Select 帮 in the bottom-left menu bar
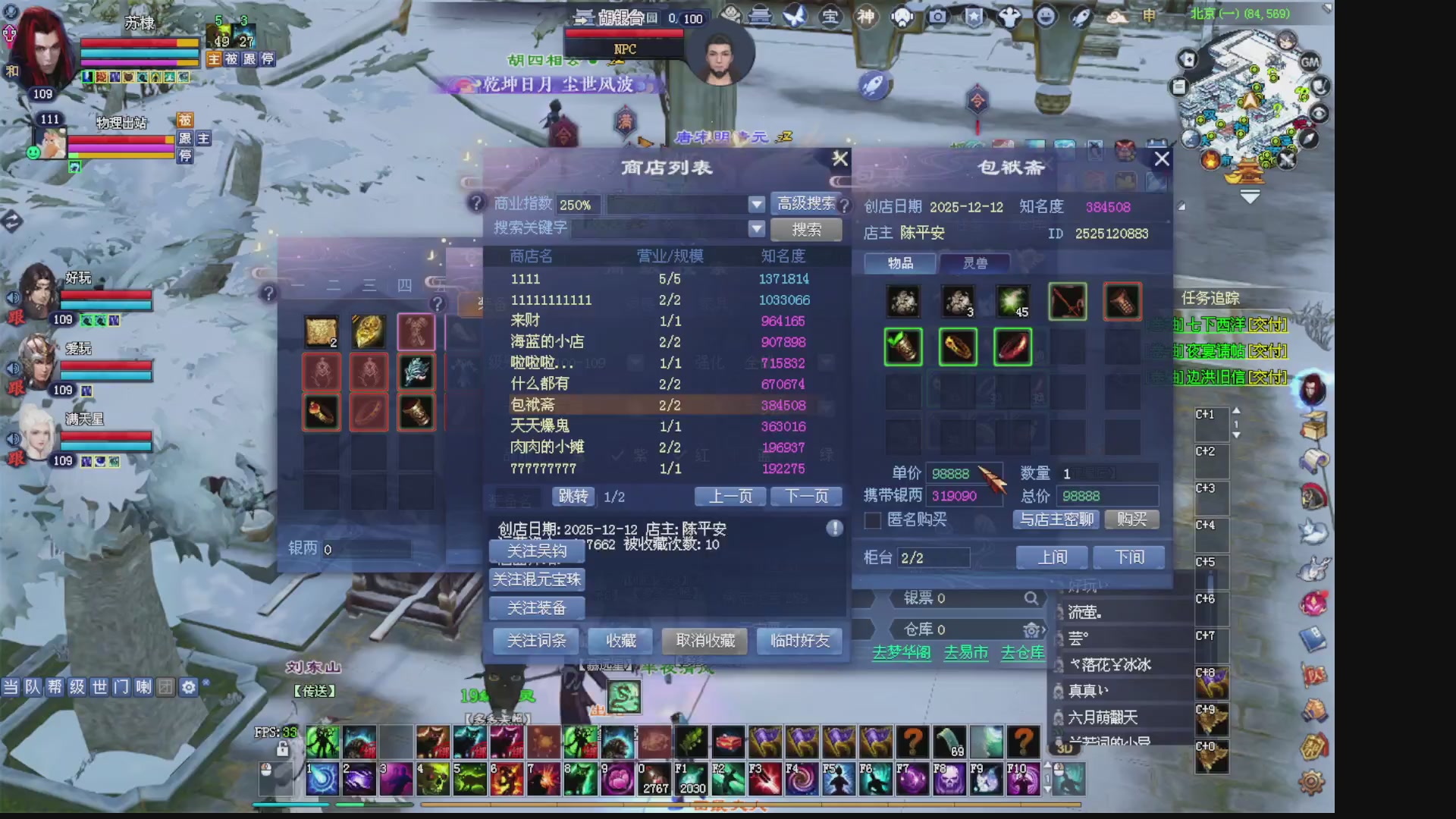 (x=55, y=687)
